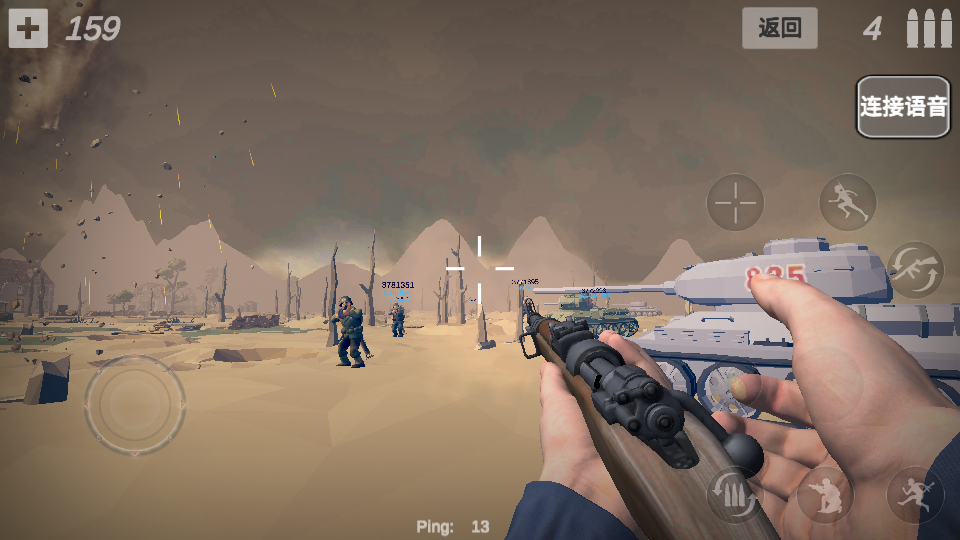Reload using the bullets reload icon
960x540 pixels.
(735, 495)
